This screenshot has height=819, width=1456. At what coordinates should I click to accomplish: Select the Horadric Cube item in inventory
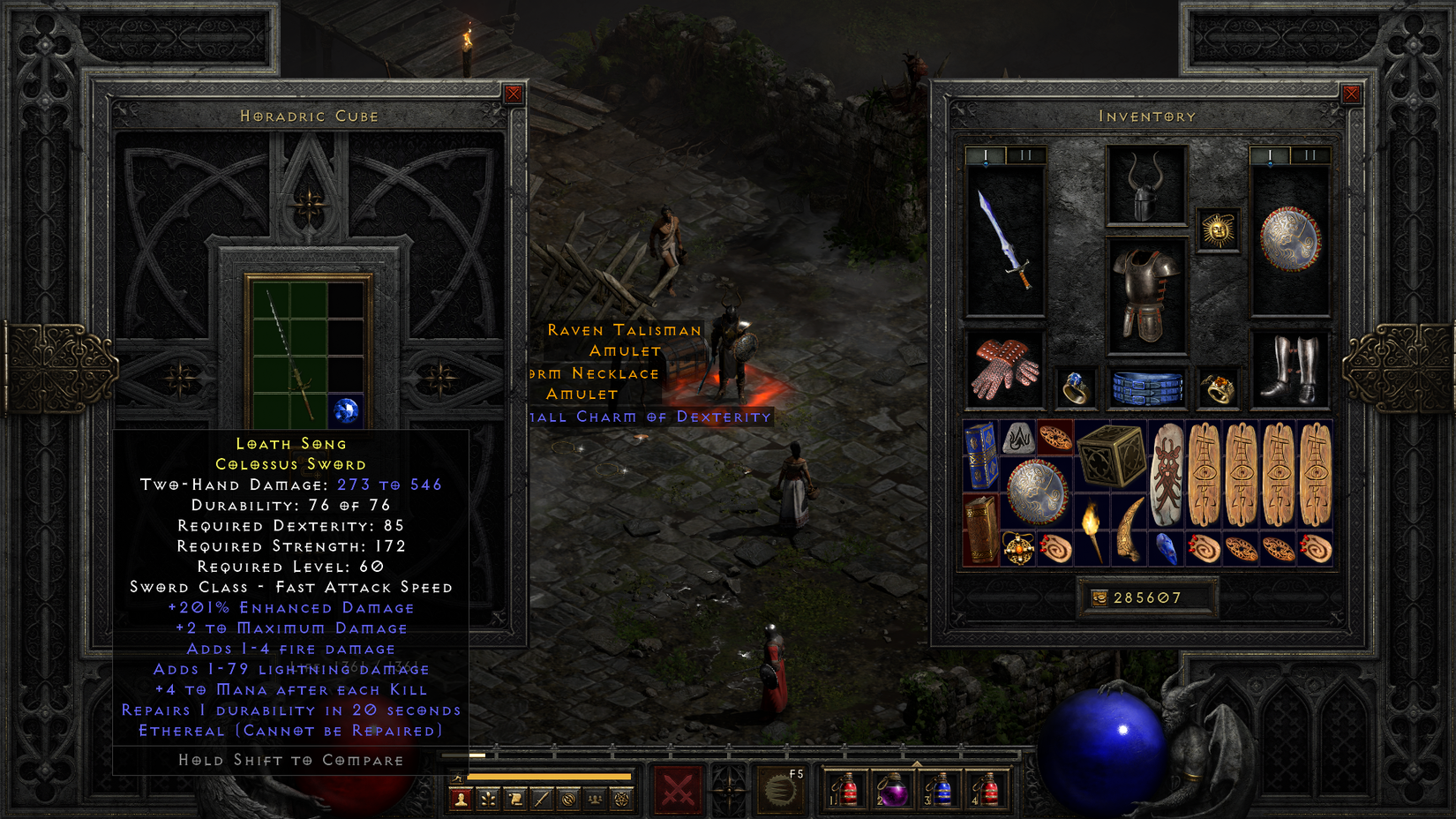pos(1110,455)
